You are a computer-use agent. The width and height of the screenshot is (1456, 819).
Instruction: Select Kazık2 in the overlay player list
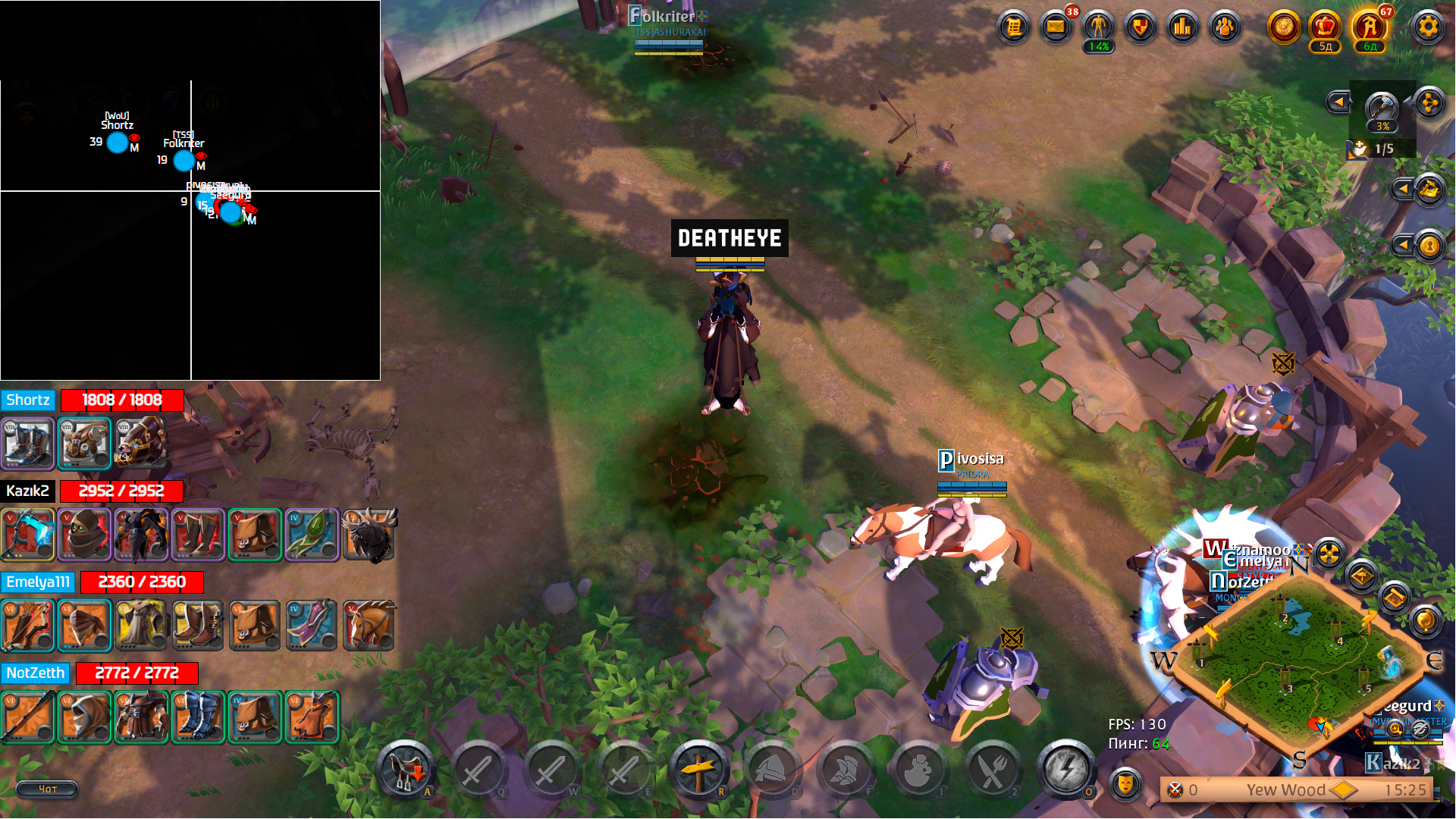point(28,491)
